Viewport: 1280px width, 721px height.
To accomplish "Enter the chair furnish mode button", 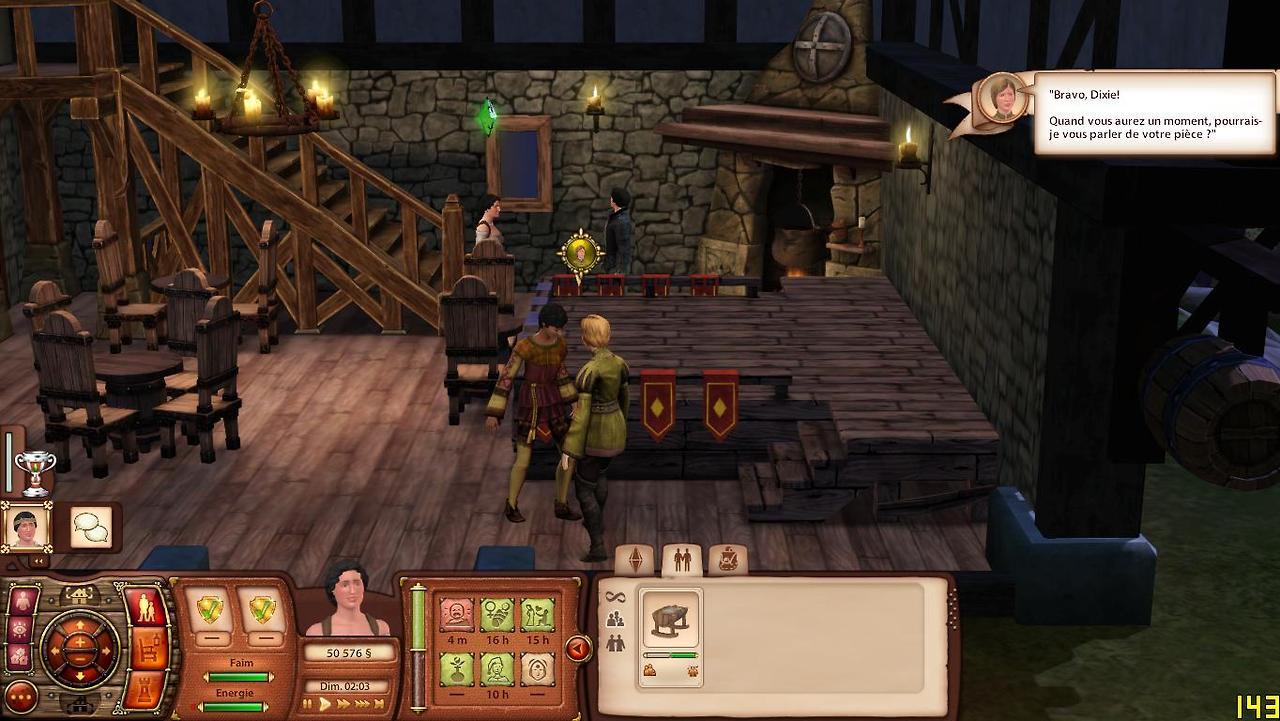I will (148, 648).
